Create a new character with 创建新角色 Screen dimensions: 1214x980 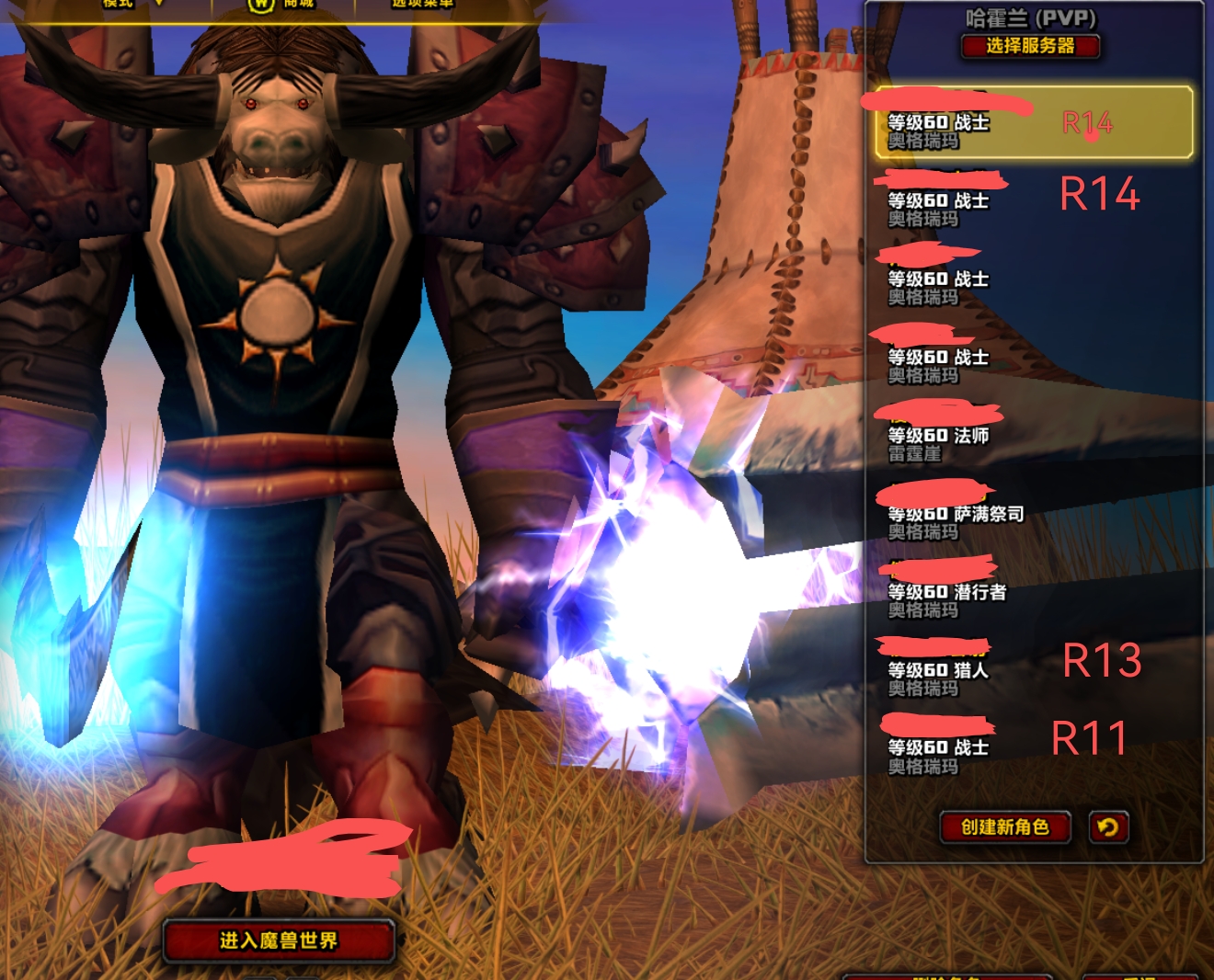click(1005, 827)
